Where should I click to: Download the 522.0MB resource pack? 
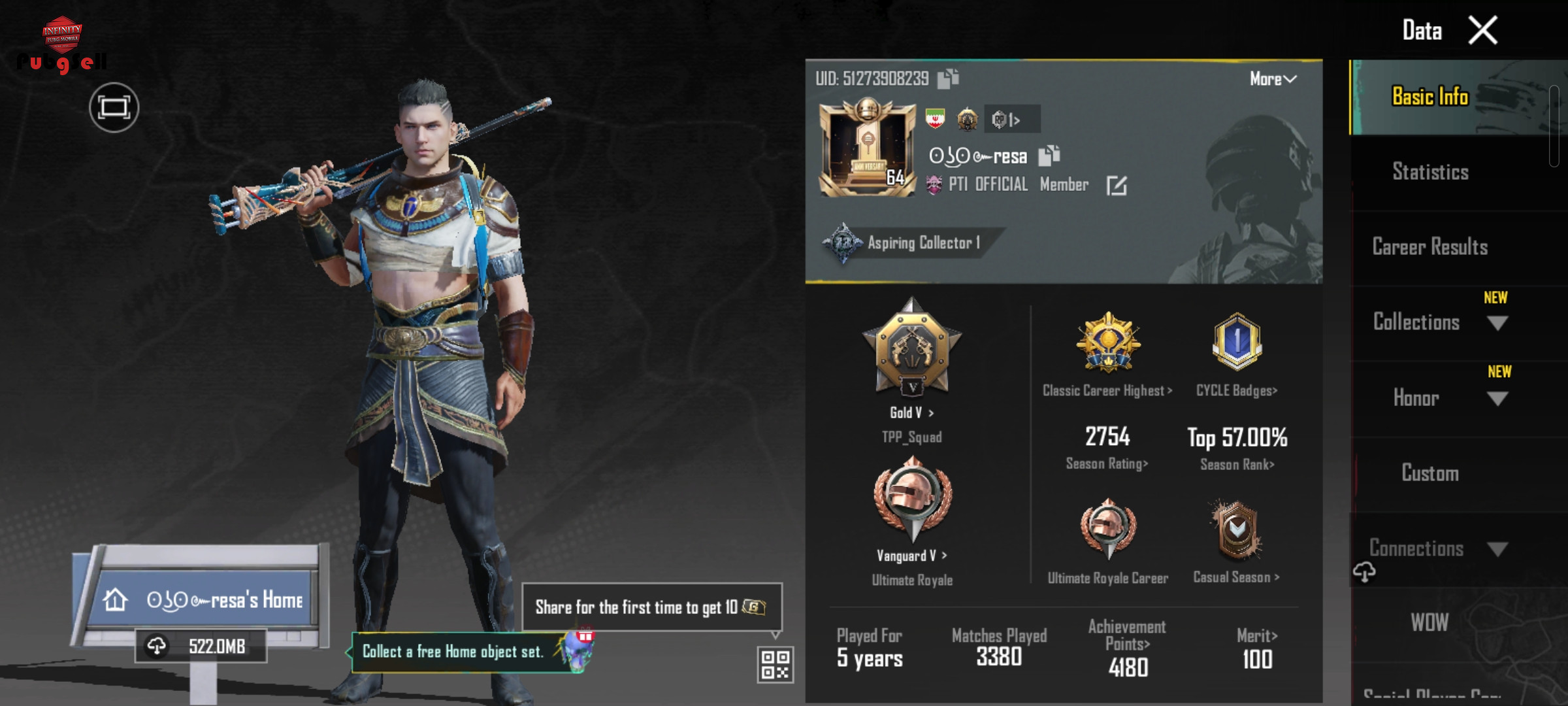point(201,647)
